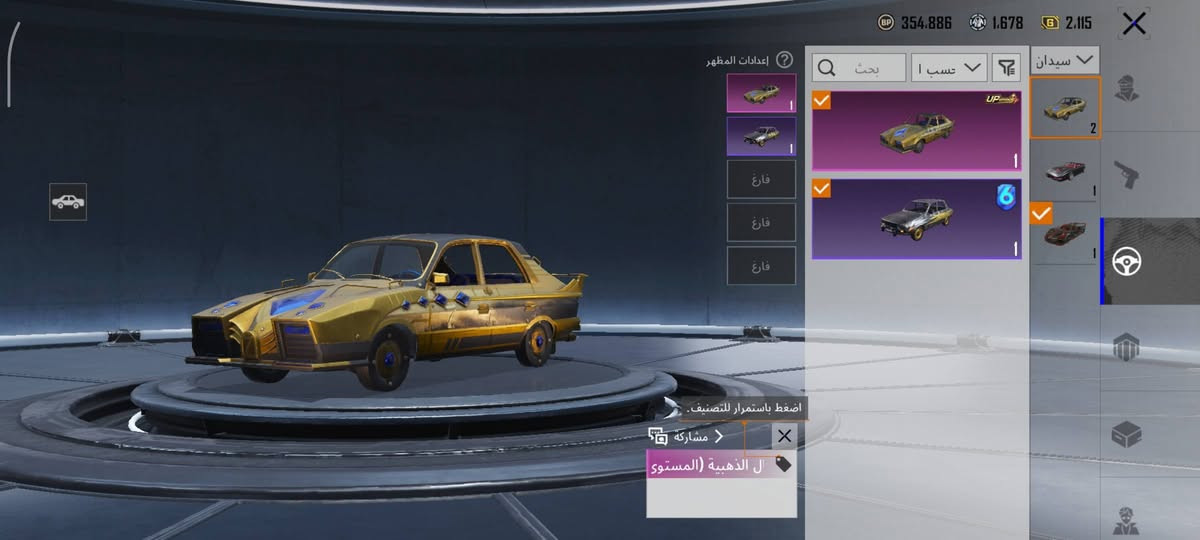Screen dimensions: 1200x540
Task: Open the filter options icon
Action: [1005, 68]
